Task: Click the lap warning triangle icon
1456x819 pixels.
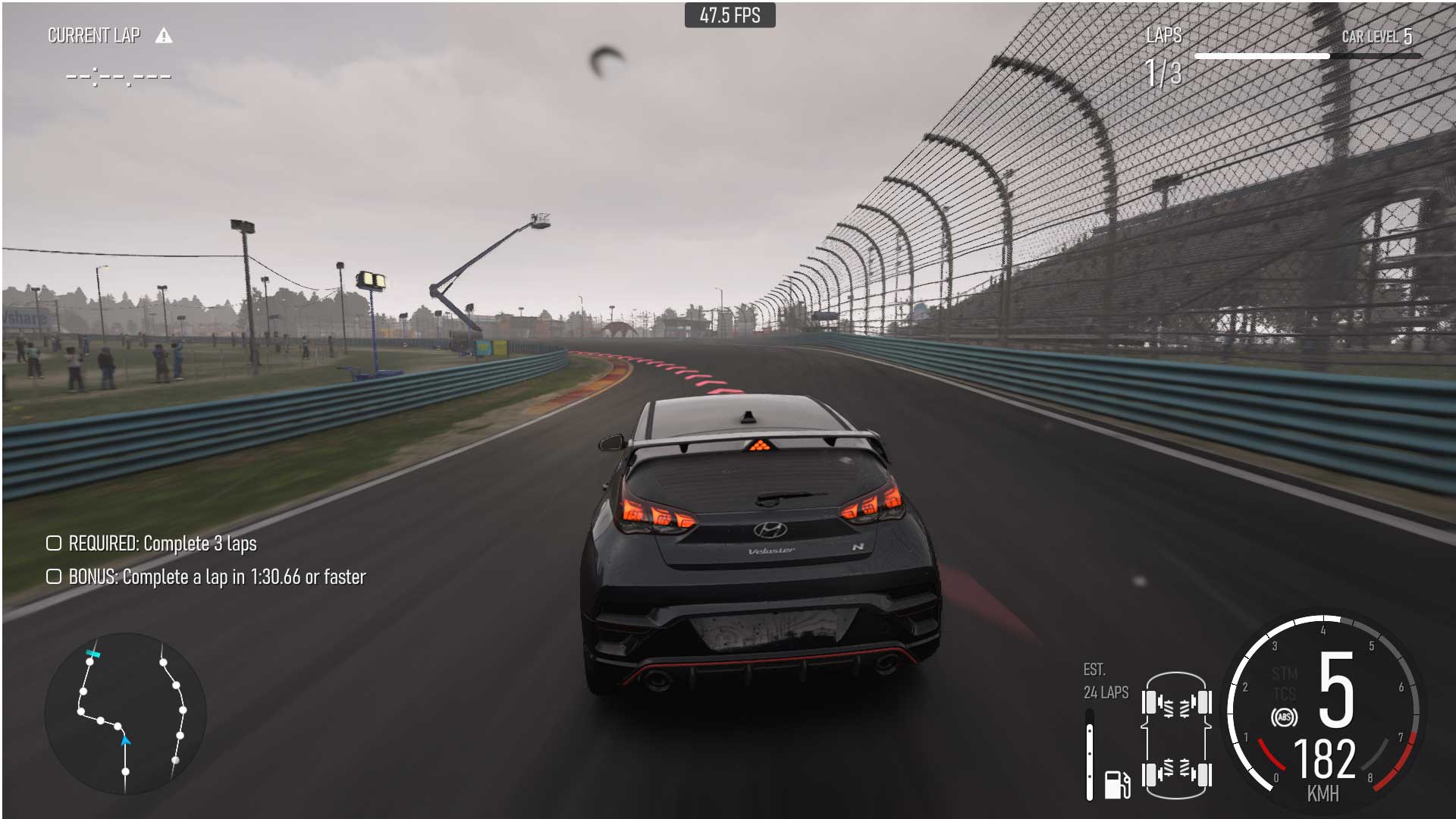Action: [x=164, y=36]
